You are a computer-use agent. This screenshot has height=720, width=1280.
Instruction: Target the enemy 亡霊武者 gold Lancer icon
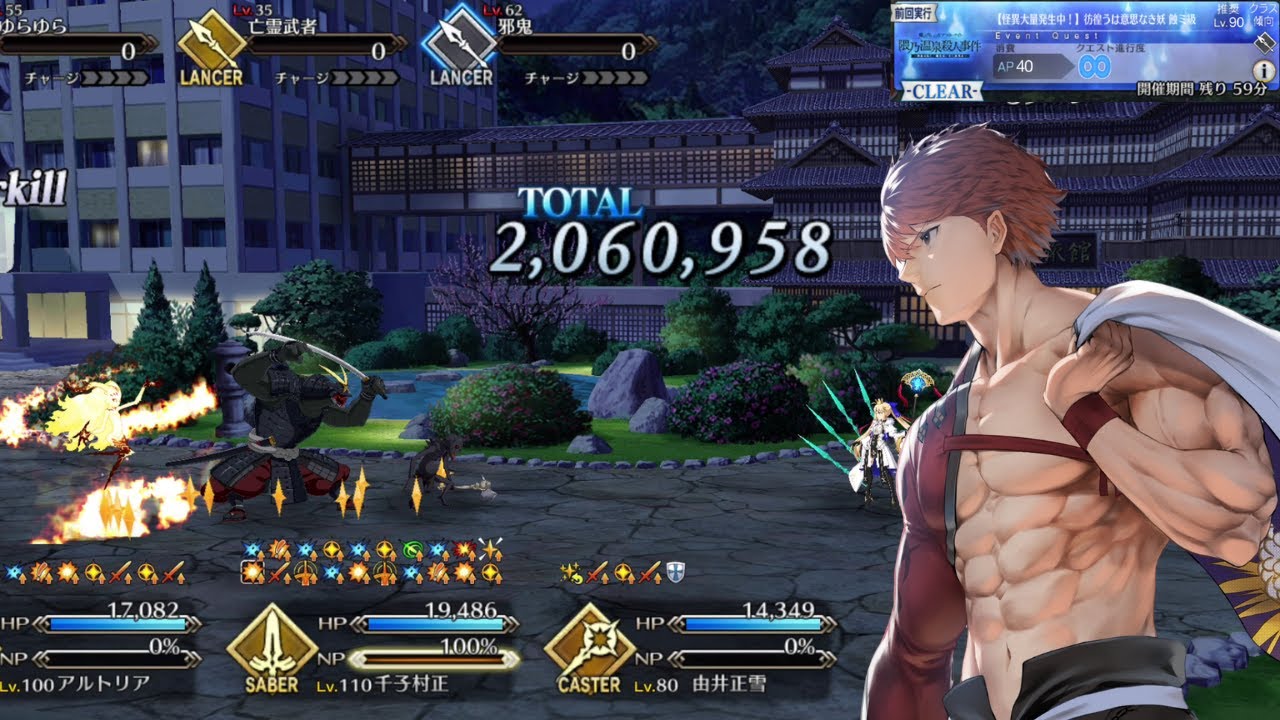click(x=212, y=42)
